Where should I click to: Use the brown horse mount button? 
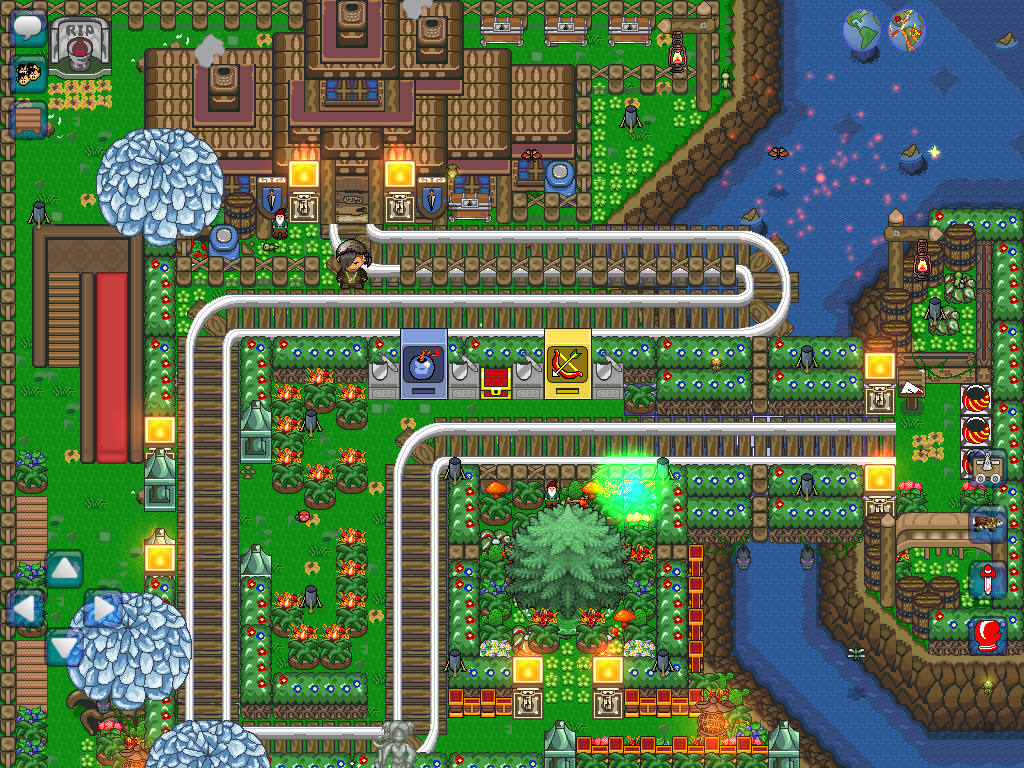(x=988, y=523)
